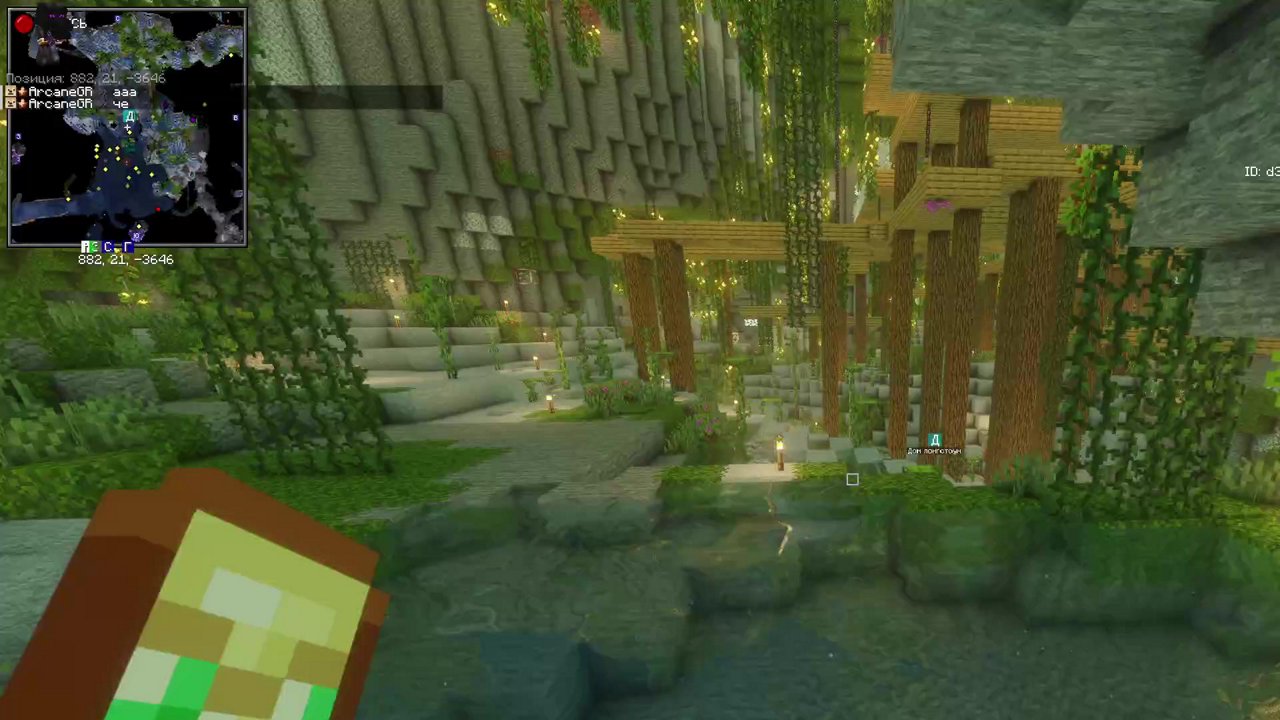This screenshot has width=1280, height=720.
Task: Toggle the "Г" waypoint marker below the minimap
Action: [127, 246]
